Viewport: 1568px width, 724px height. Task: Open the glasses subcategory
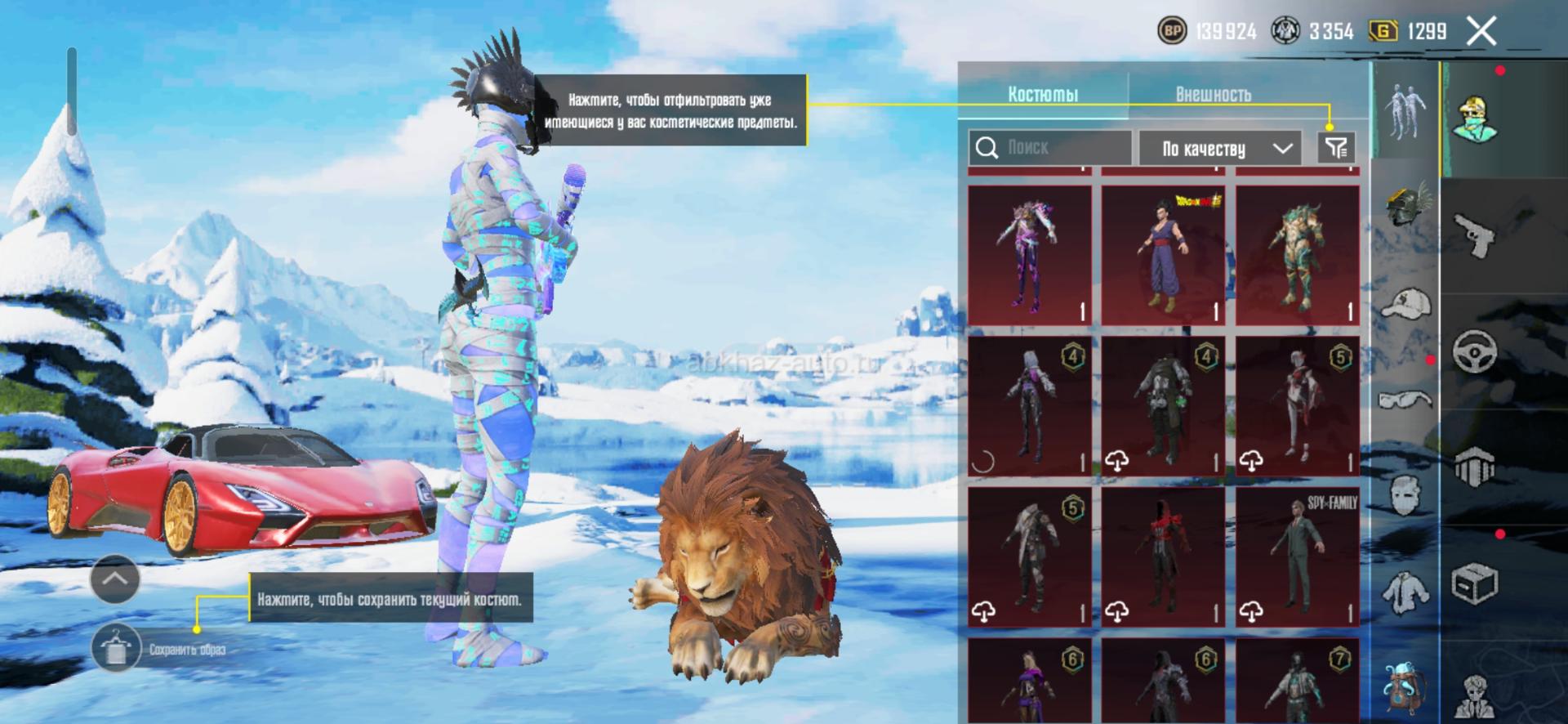coord(1406,399)
